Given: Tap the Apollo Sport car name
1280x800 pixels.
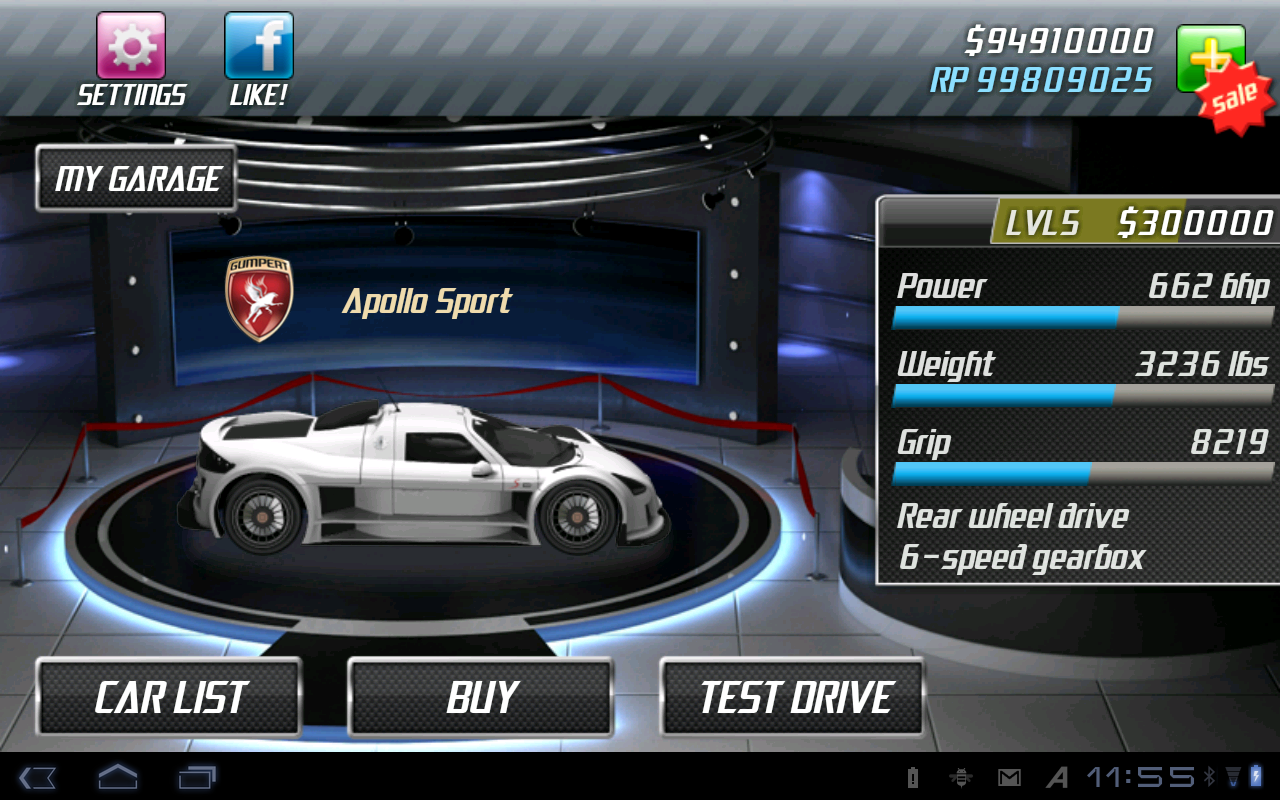Looking at the screenshot, I should coord(428,300).
